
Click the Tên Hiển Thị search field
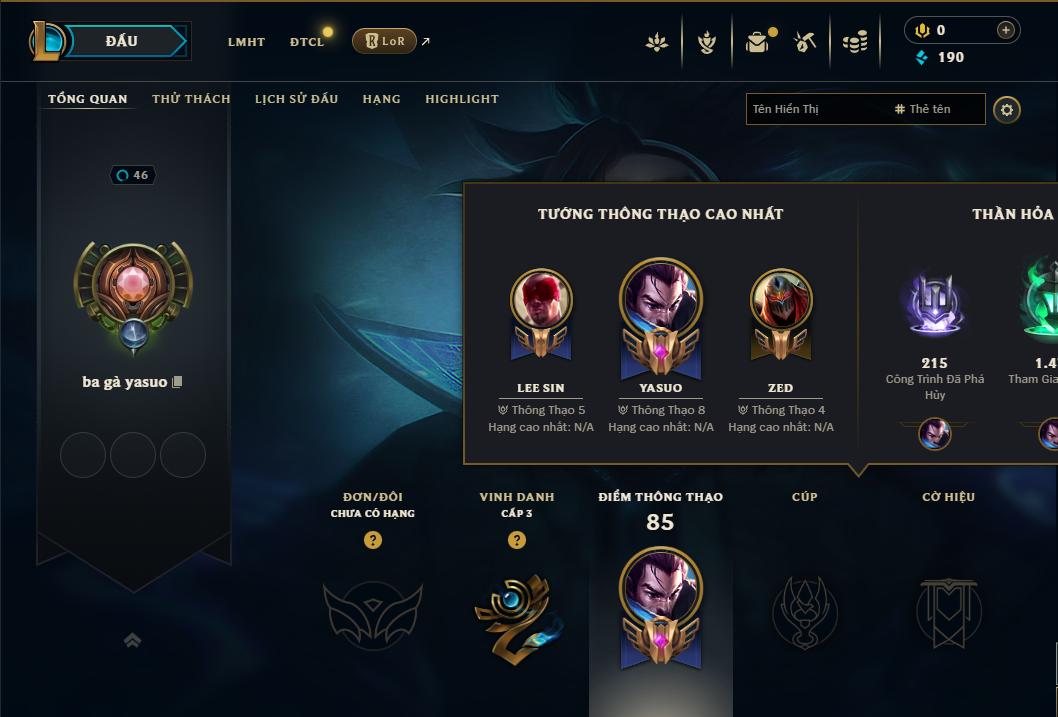click(x=815, y=109)
